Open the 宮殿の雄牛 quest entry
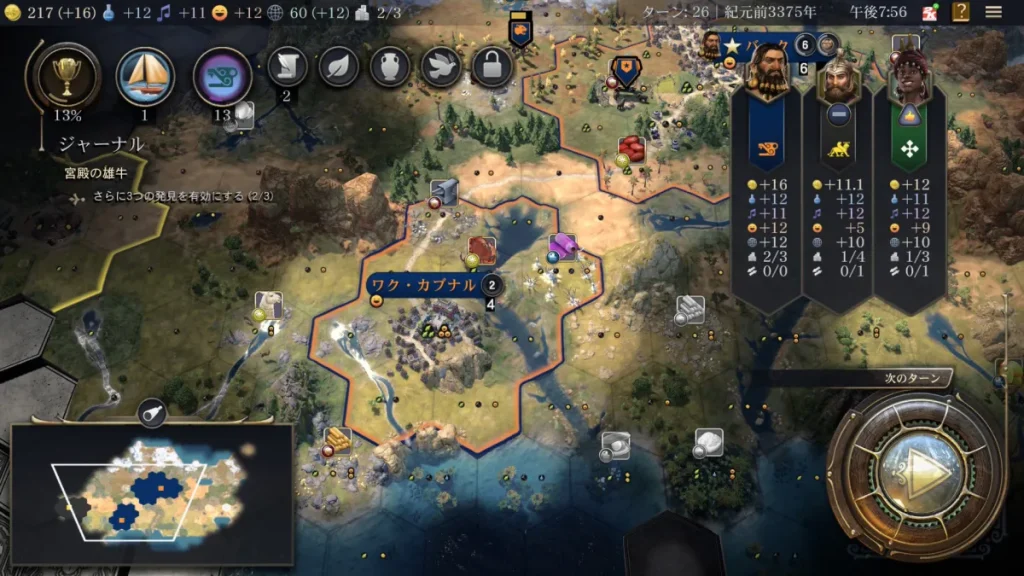Image resolution: width=1024 pixels, height=576 pixels. tap(98, 172)
